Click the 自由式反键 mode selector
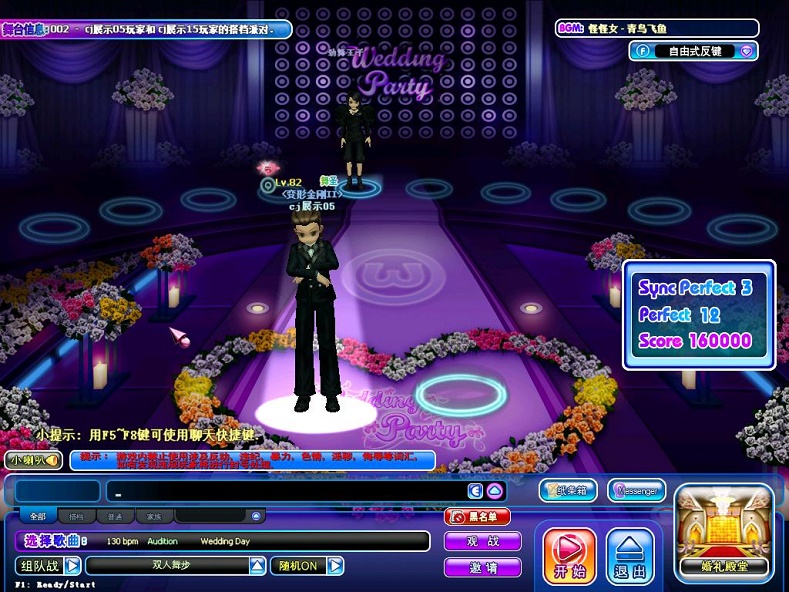 687,50
